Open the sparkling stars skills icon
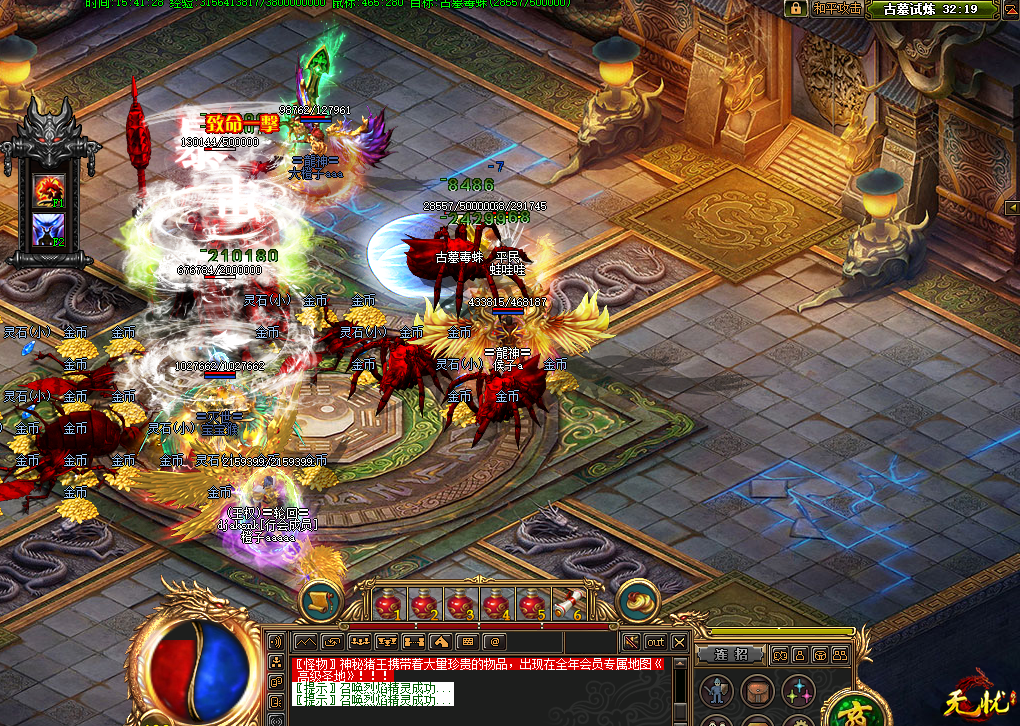1020x726 pixels. (798, 691)
